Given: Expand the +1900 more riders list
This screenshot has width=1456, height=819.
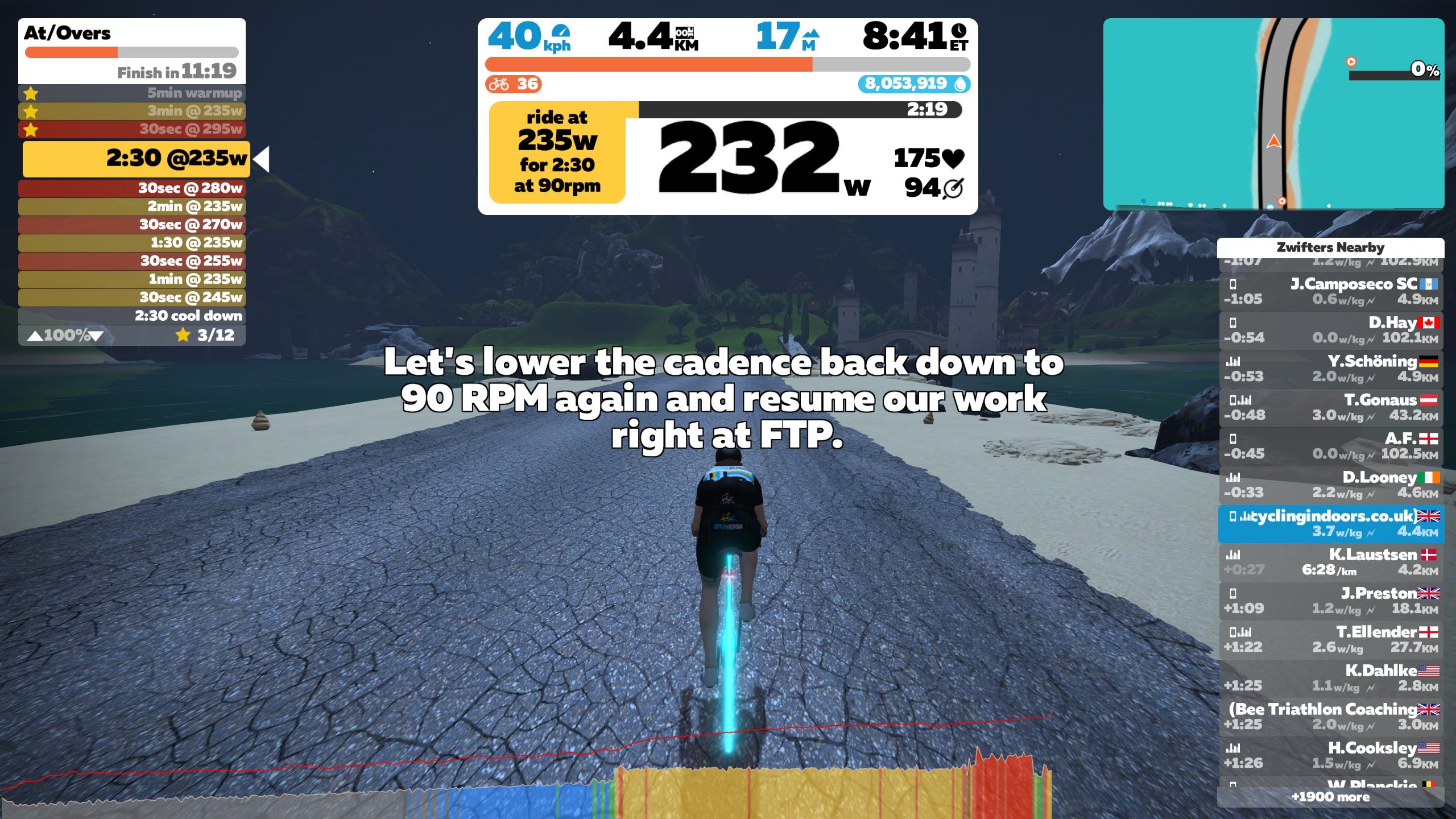Looking at the screenshot, I should click(x=1331, y=797).
